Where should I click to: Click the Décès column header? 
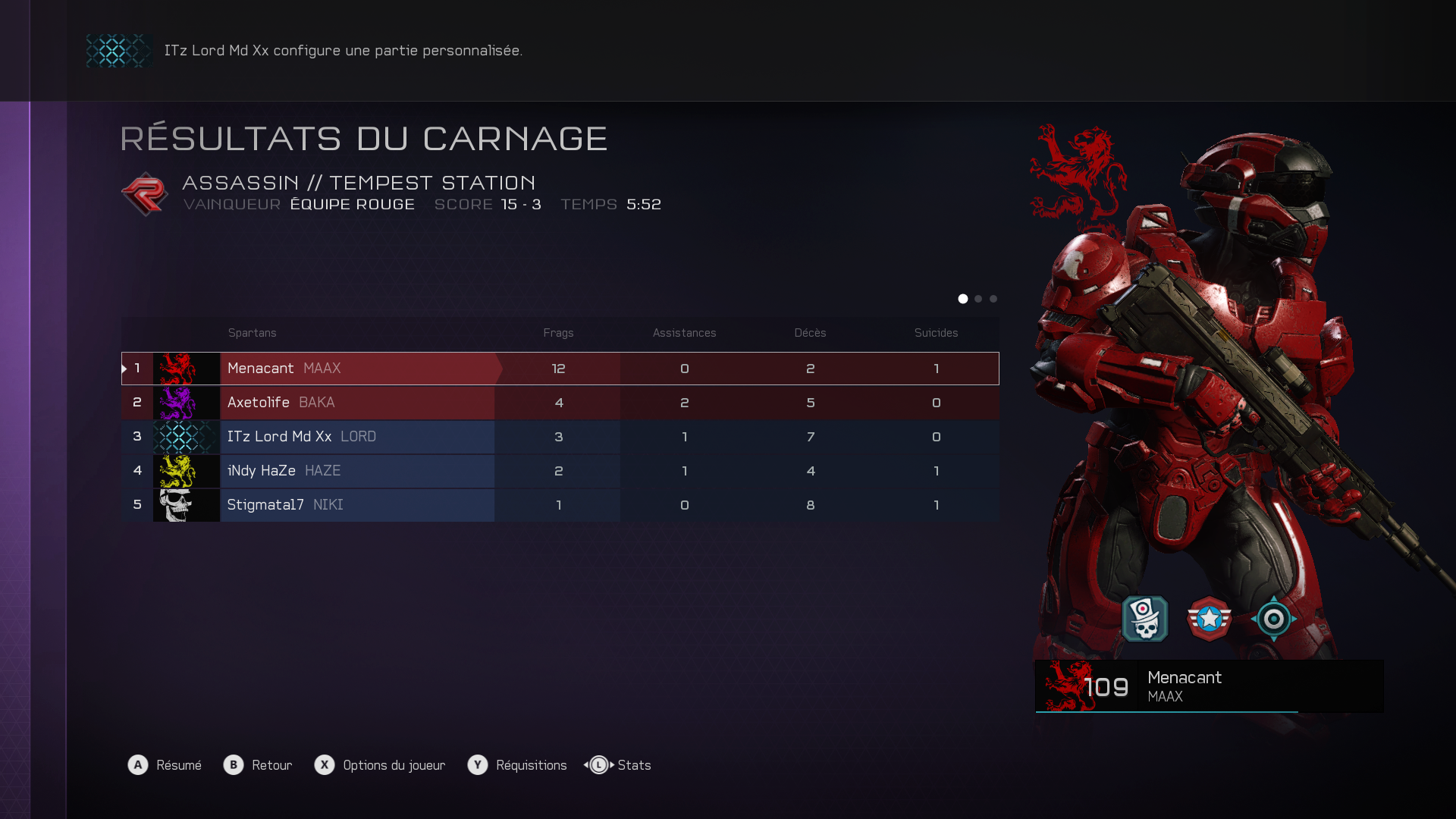(x=811, y=333)
